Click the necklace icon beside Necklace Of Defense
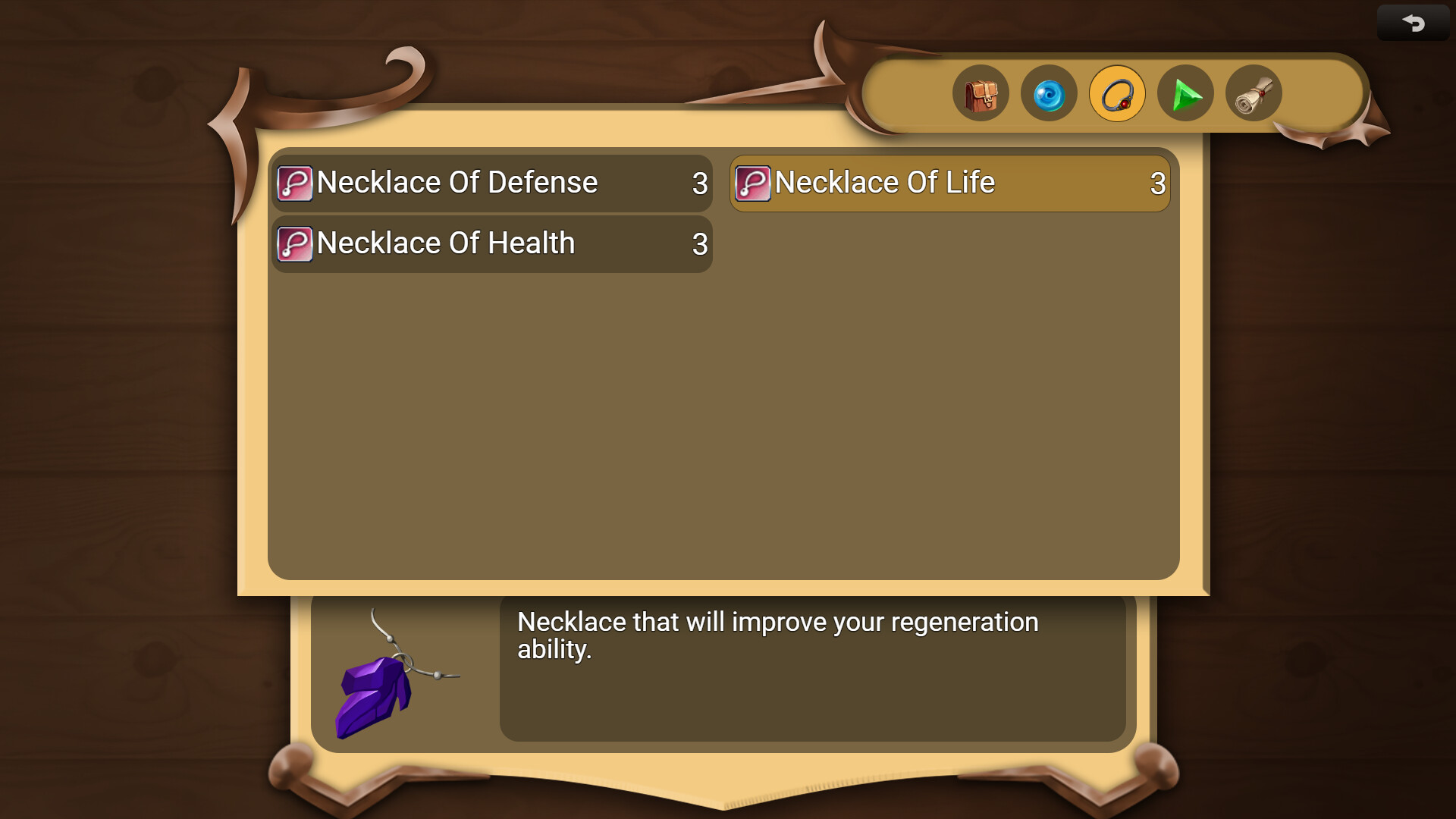The height and width of the screenshot is (819, 1456). point(295,183)
